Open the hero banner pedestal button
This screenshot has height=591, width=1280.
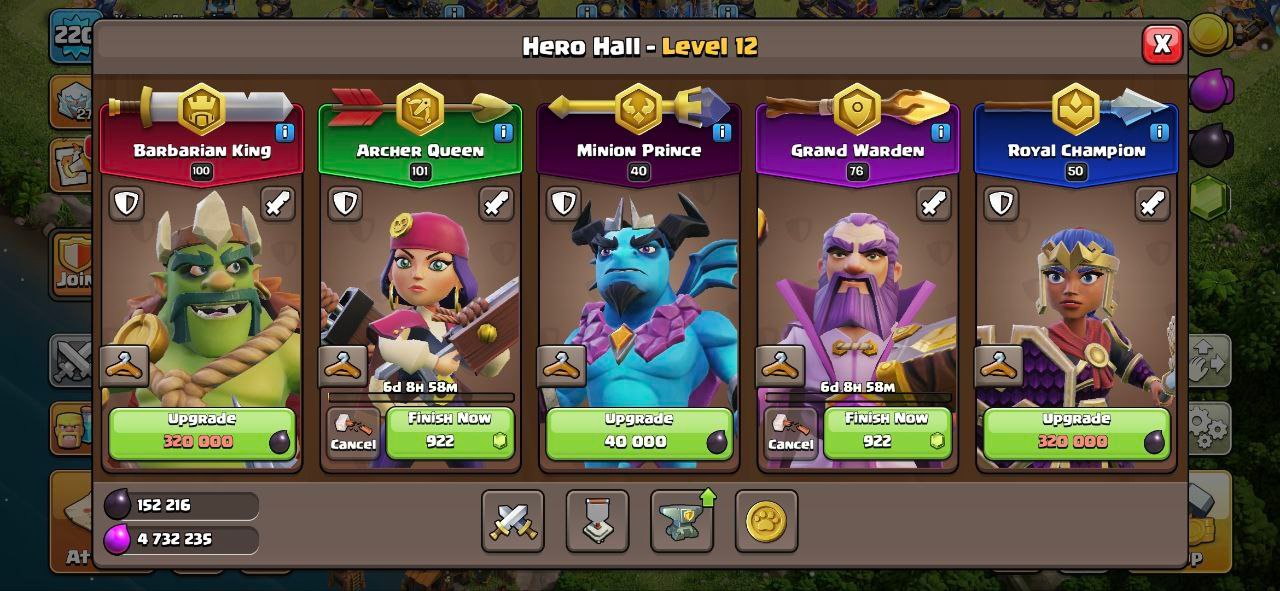(597, 521)
